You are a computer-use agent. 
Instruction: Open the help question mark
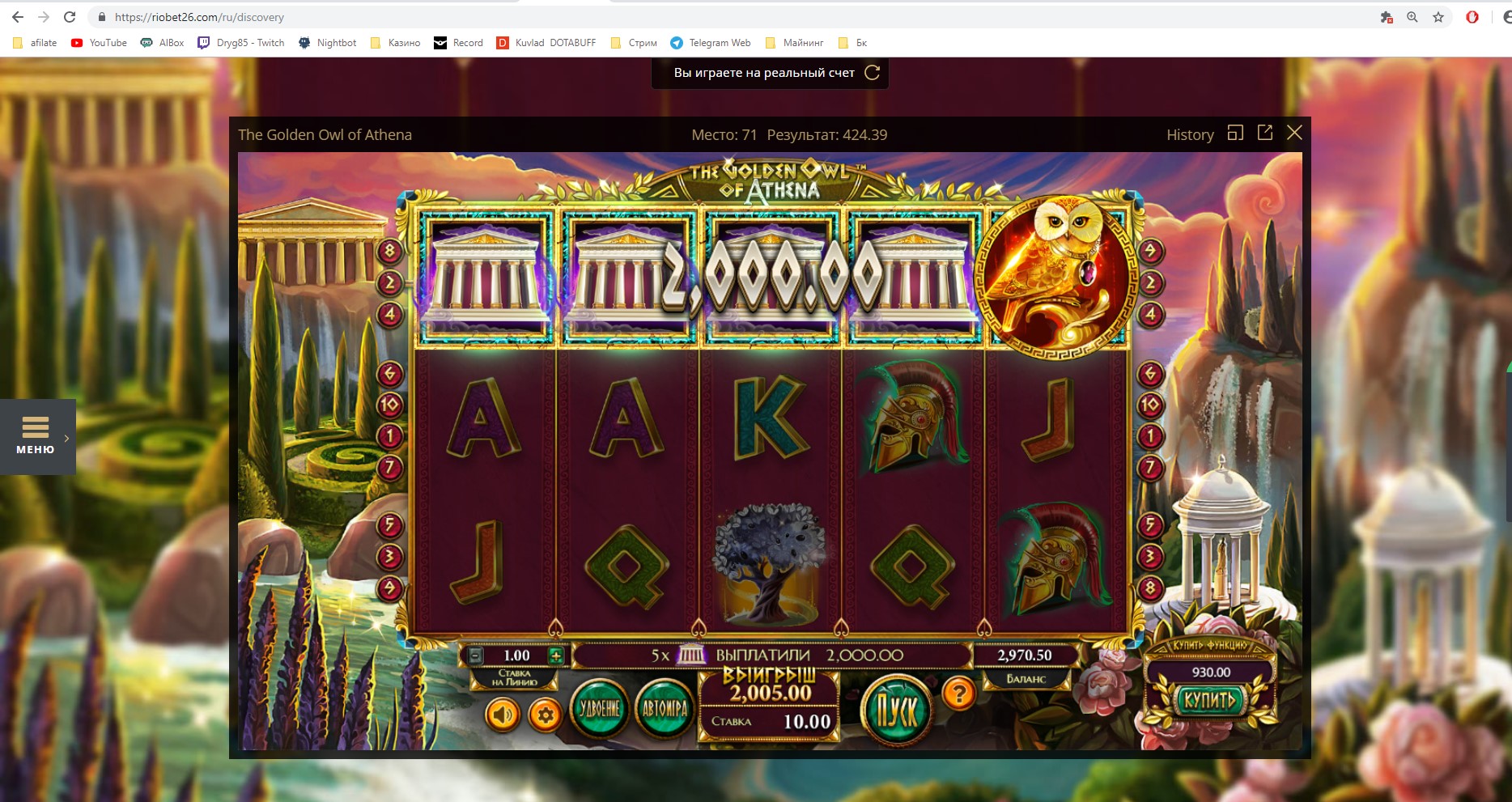pos(958,692)
